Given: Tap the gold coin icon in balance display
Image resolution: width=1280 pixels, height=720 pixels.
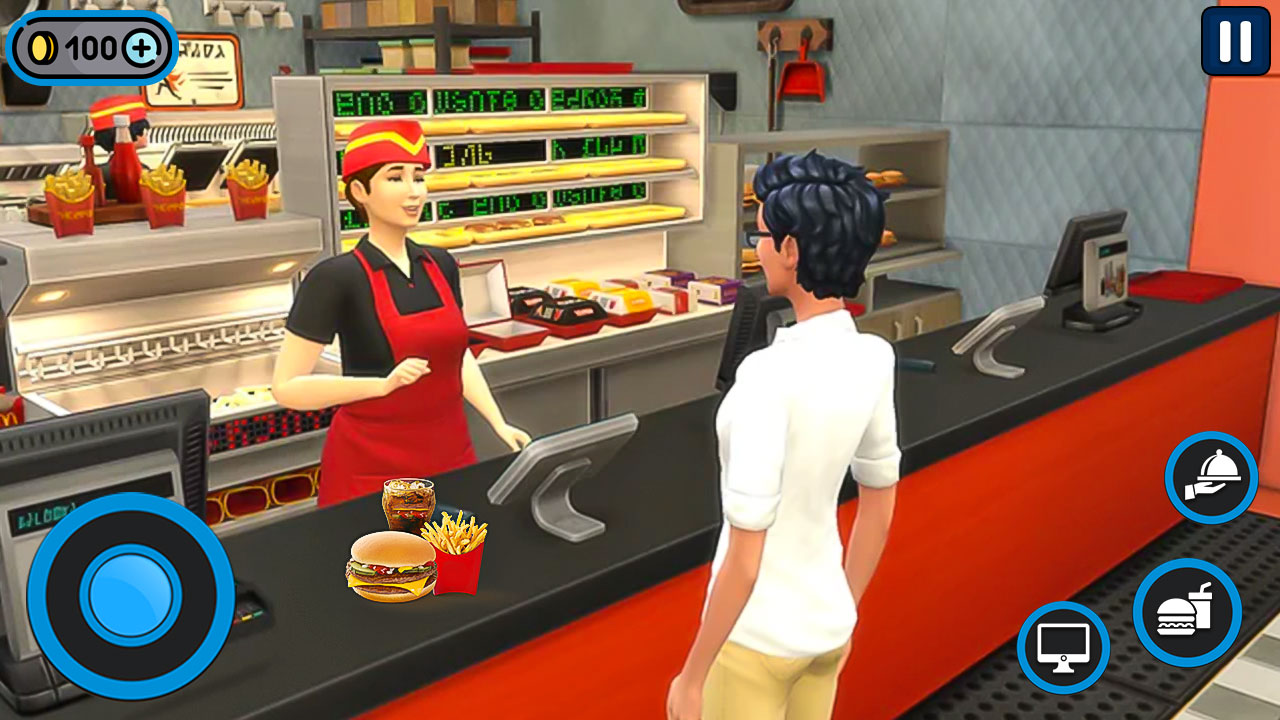Looking at the screenshot, I should coord(42,45).
